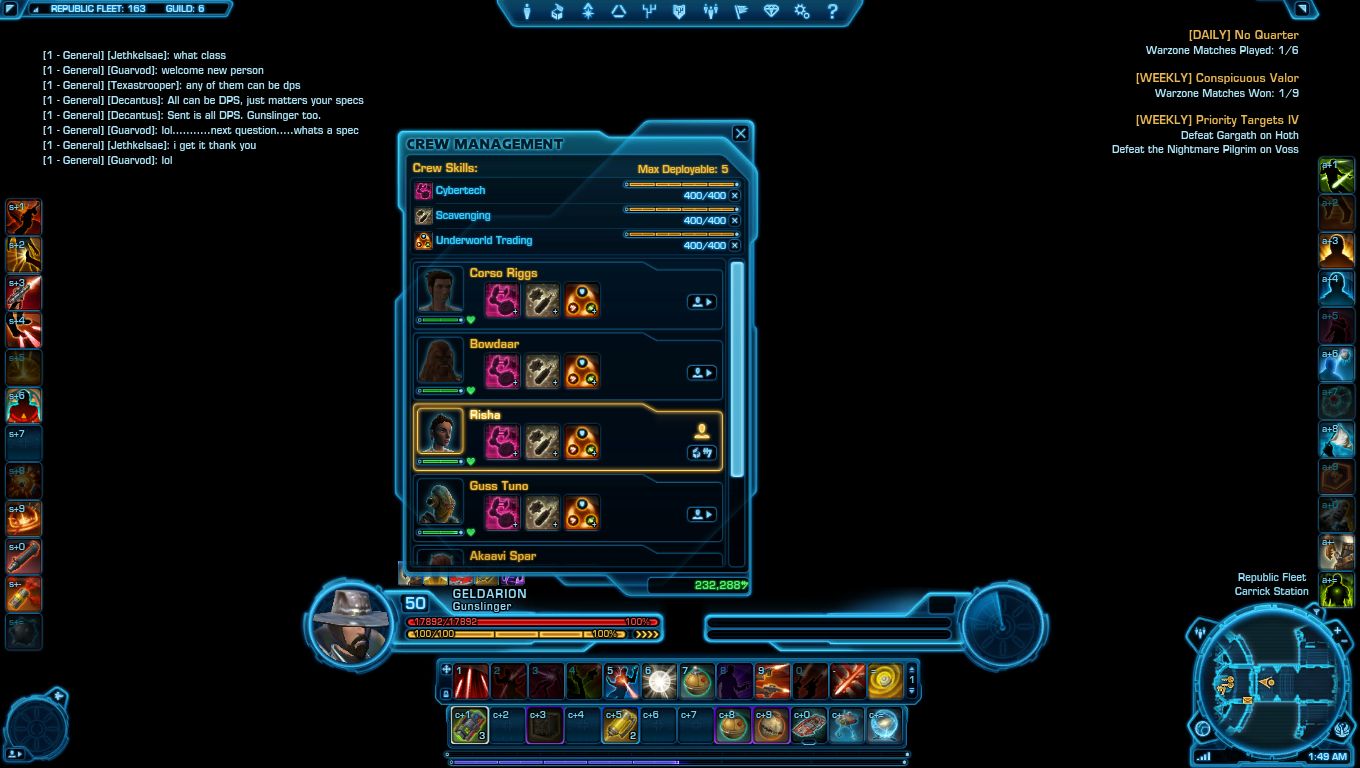Click the Underworld Trading skill name
1360x768 pixels.
coord(483,240)
